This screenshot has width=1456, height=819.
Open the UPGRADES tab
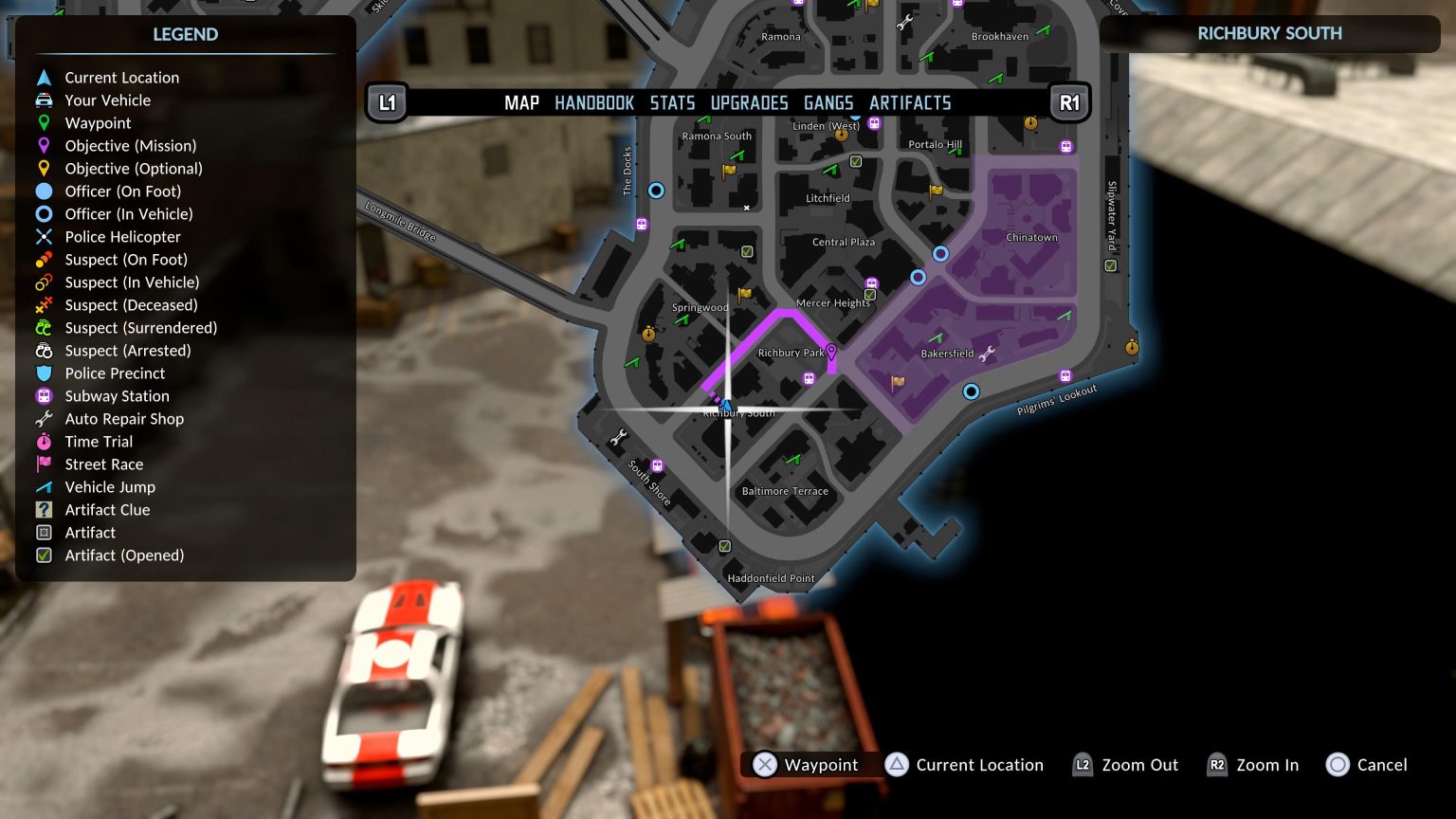pyautogui.click(x=749, y=102)
